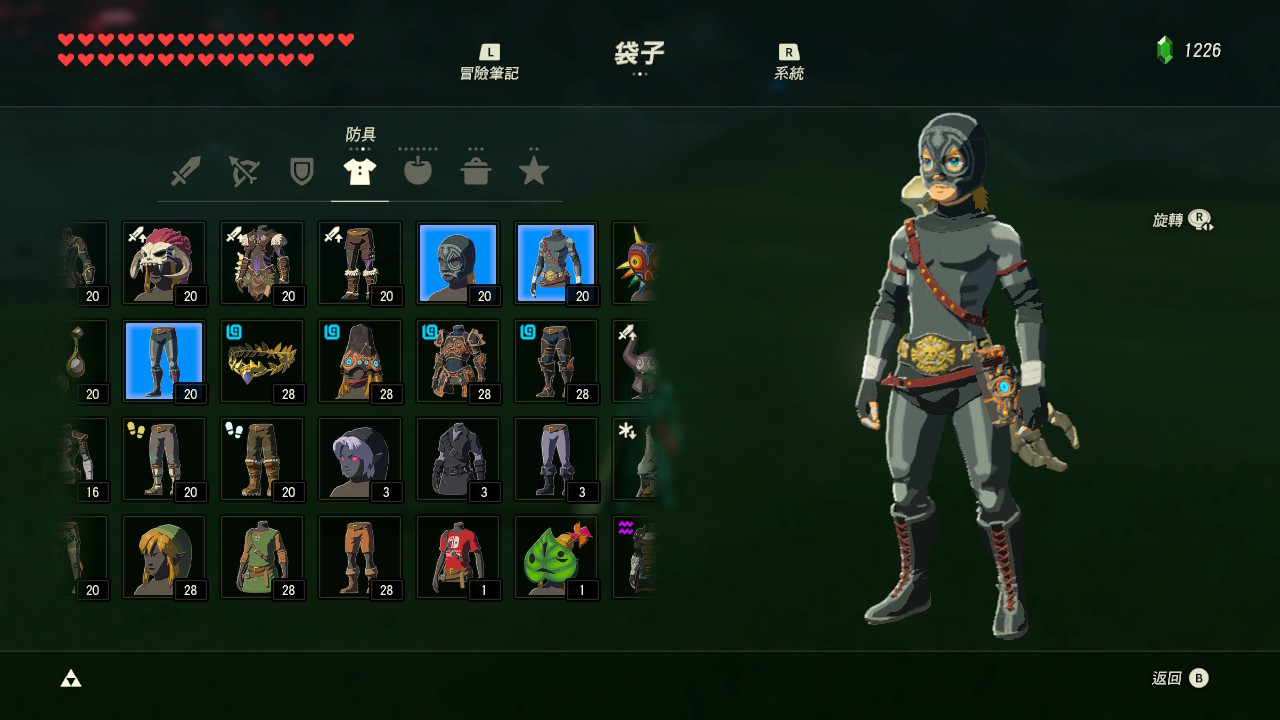Select the armor shirt category icon
1280x720 pixels.
[x=359, y=170]
